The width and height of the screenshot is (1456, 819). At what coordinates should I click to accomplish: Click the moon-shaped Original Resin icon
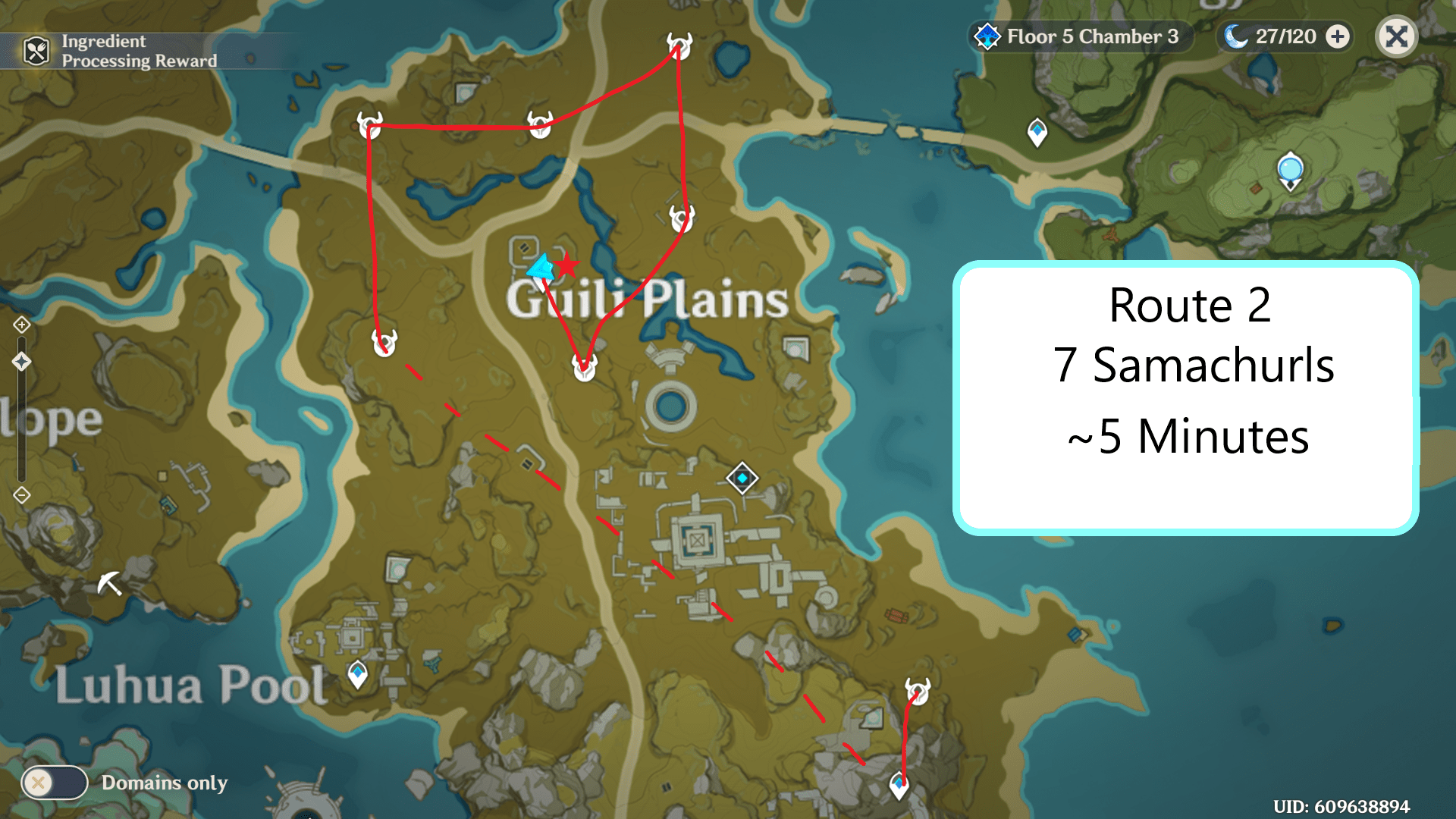(1236, 36)
